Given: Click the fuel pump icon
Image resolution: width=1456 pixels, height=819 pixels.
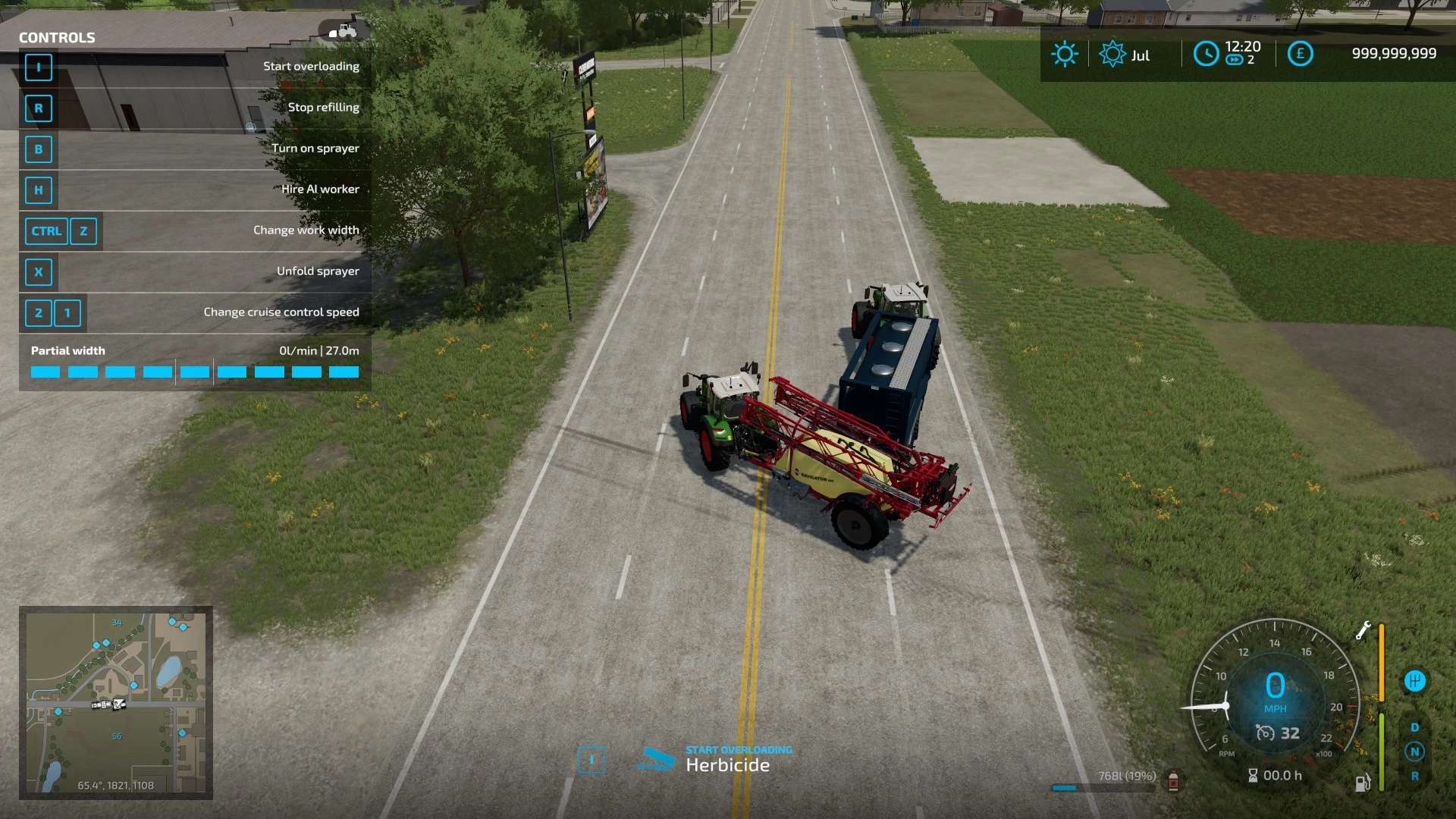Looking at the screenshot, I should coord(1363,783).
